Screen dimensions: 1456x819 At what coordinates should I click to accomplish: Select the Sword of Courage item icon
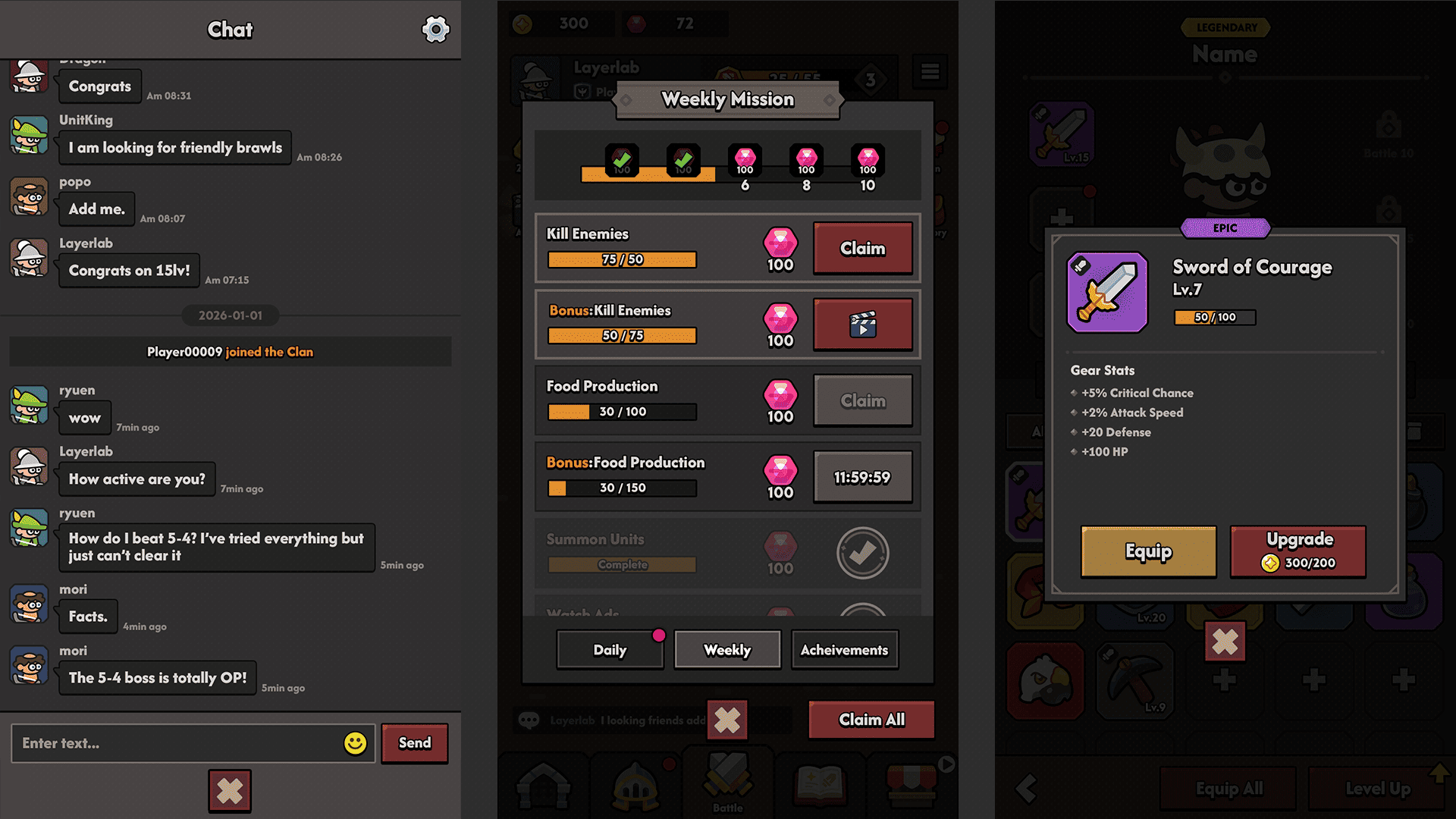(x=1107, y=293)
